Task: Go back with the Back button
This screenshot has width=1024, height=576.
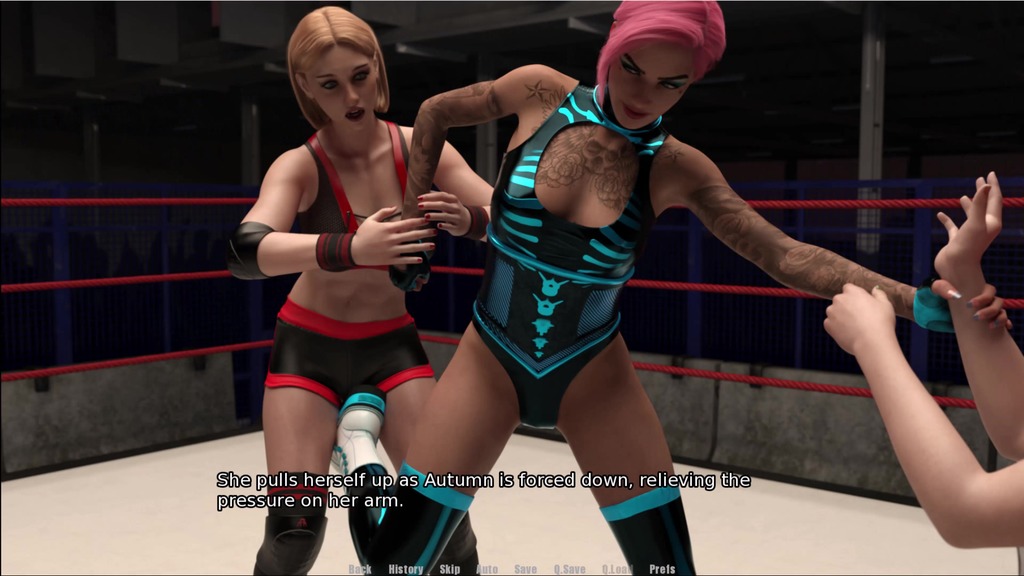Action: pos(360,569)
